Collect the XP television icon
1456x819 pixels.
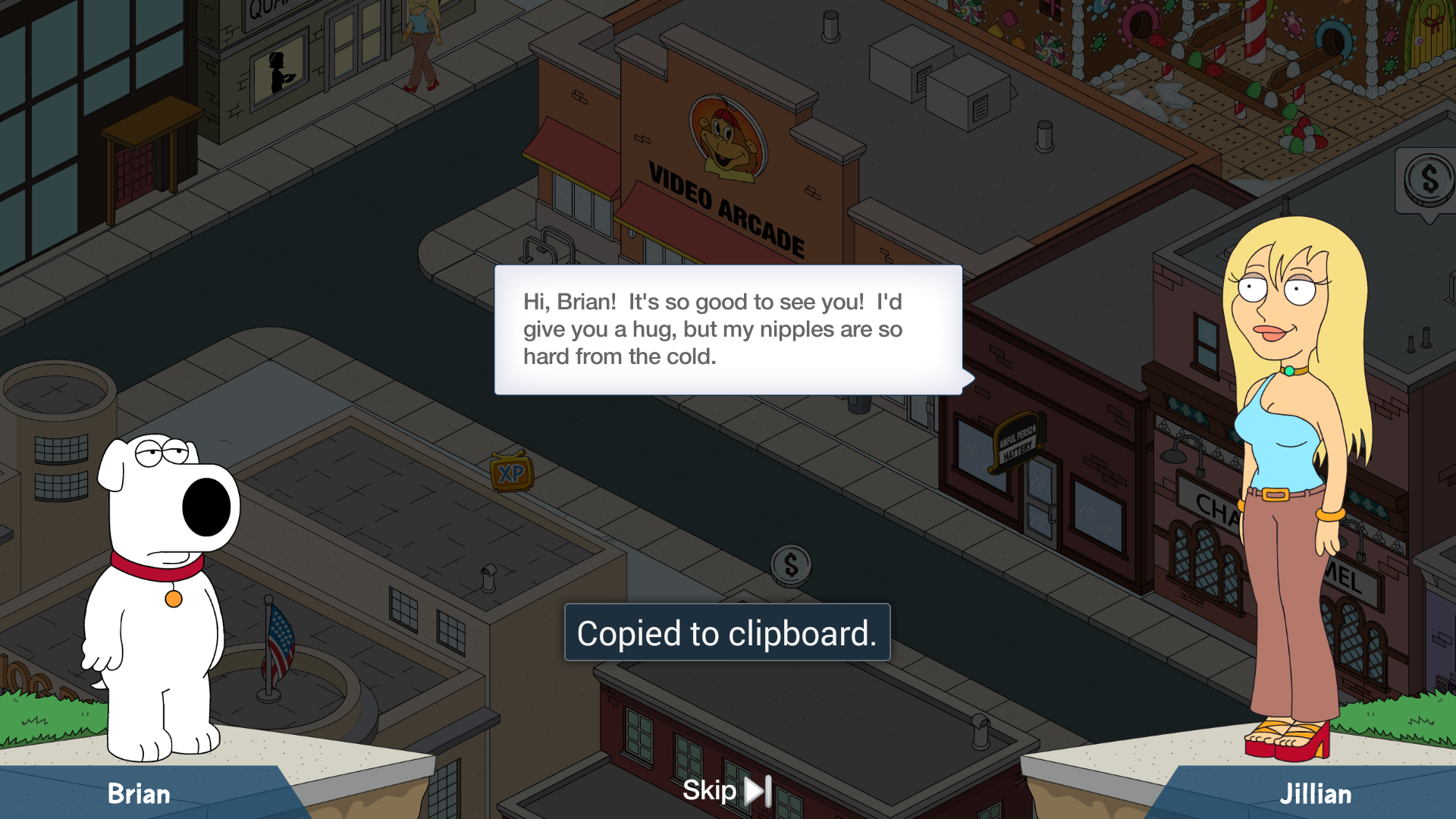click(512, 473)
